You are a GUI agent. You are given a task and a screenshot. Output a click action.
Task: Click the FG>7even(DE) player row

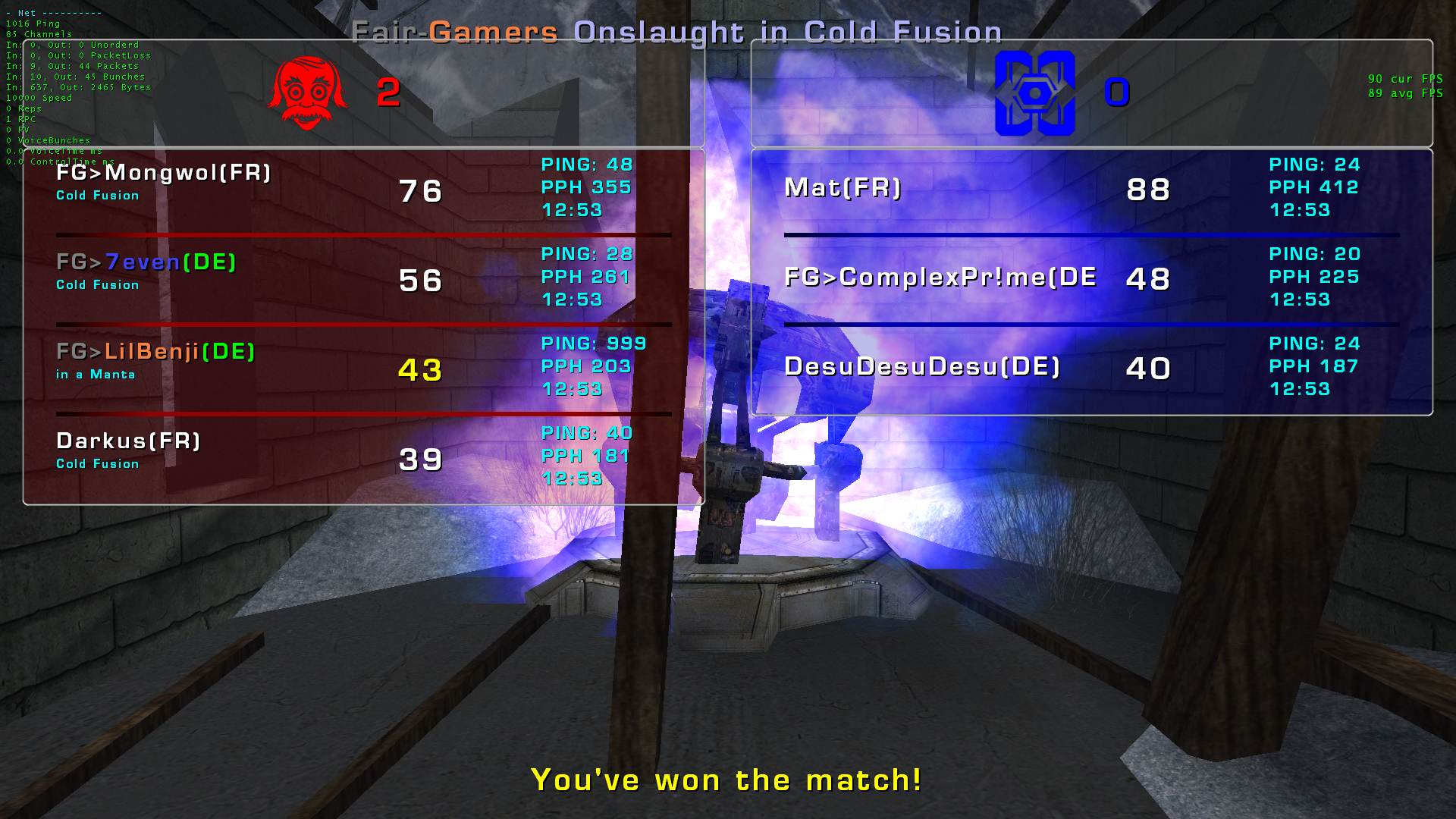(x=146, y=263)
